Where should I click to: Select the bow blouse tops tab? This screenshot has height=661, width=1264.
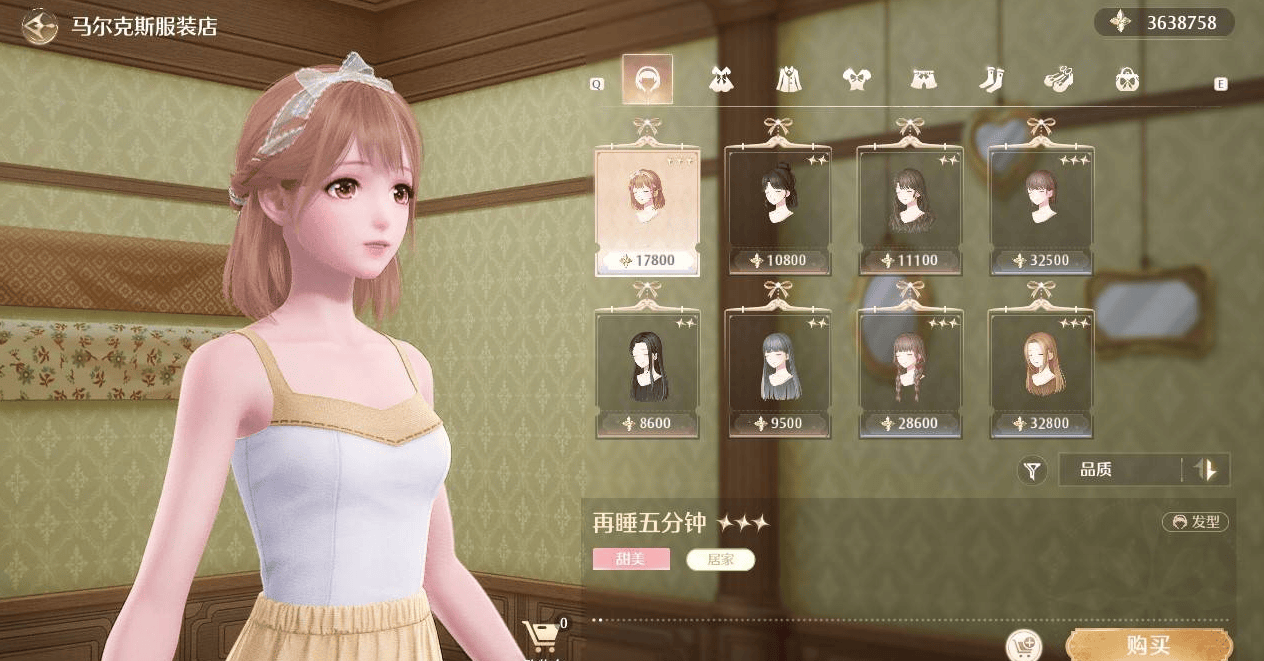pyautogui.click(x=855, y=80)
